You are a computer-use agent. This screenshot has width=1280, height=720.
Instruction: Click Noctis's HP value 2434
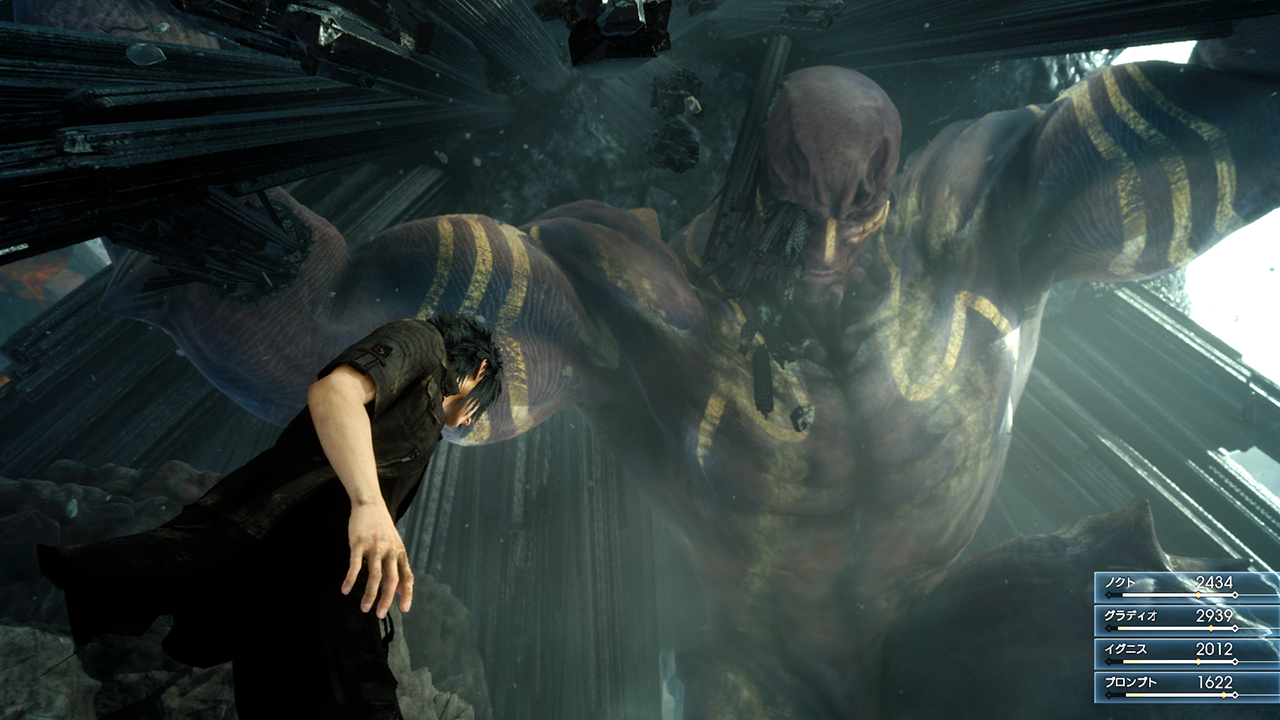[x=1217, y=581]
